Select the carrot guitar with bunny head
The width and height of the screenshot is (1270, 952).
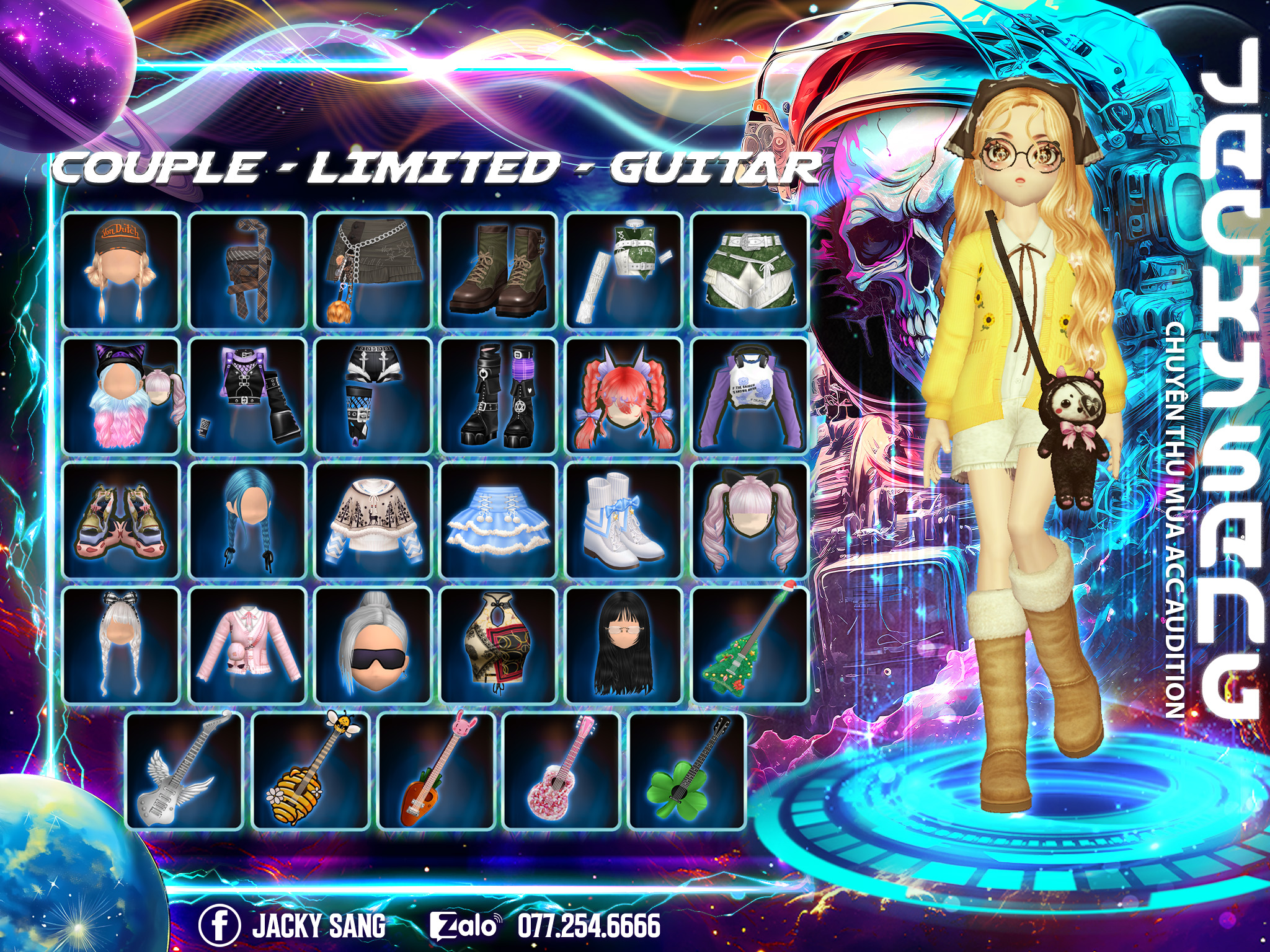coord(436,771)
